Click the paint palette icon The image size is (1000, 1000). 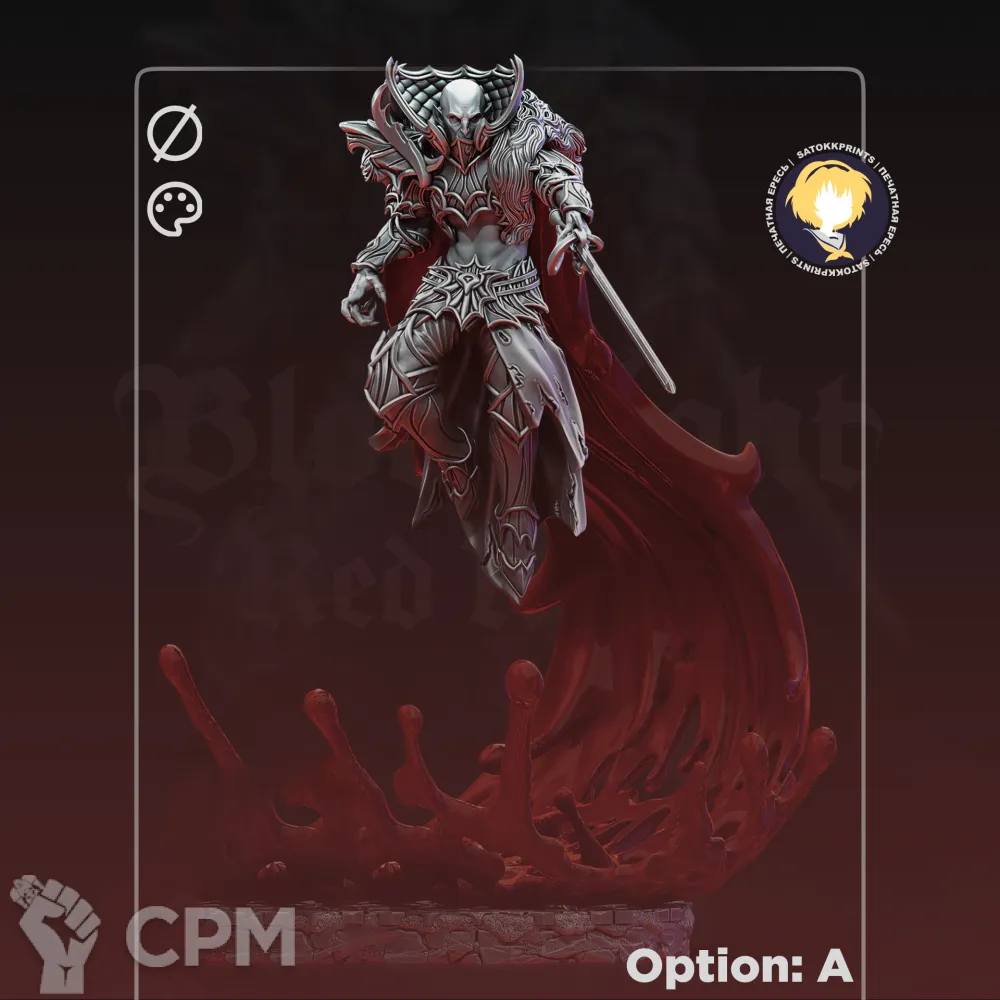pyautogui.click(x=175, y=211)
